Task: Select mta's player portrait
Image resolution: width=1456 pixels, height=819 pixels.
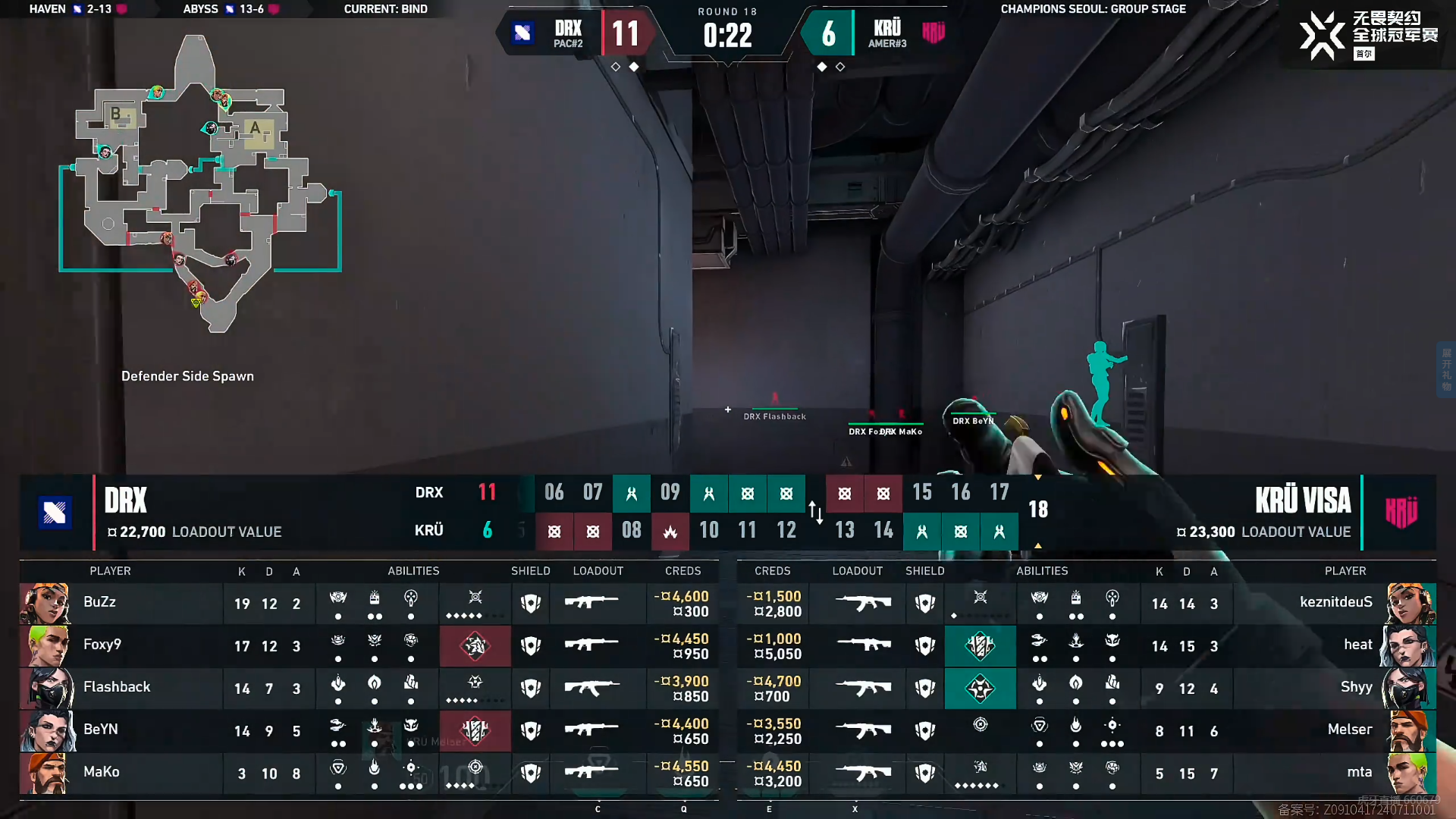Action: 1410,773
